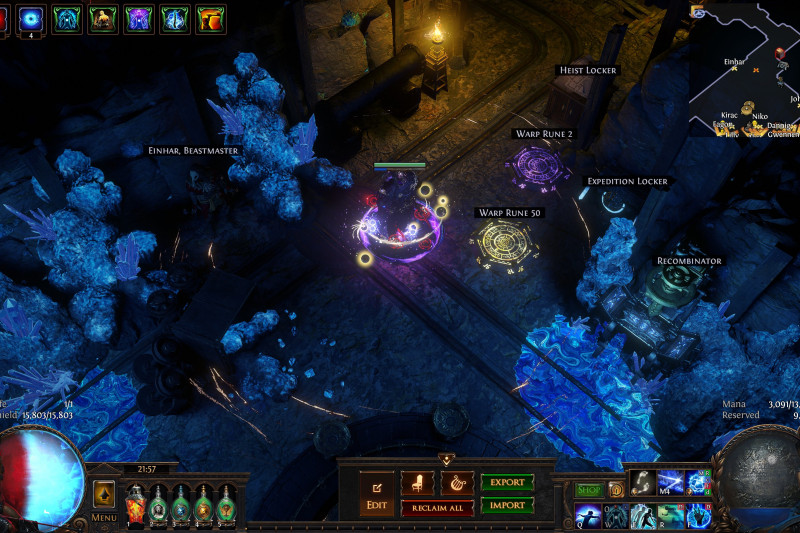Inspect the orange hammer buff icon

pos(210,18)
